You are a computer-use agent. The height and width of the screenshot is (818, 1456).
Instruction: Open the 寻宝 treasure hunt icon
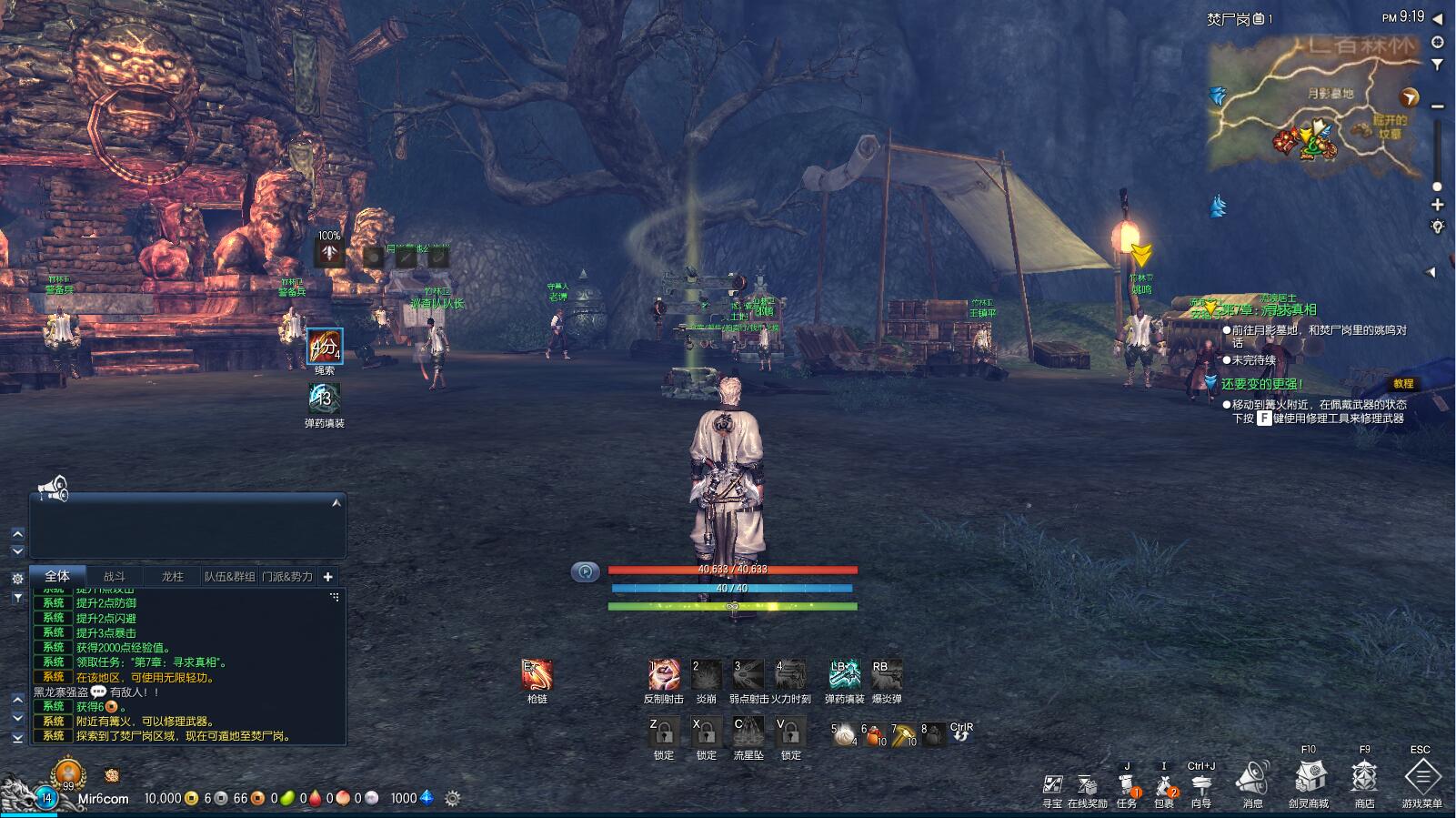point(1052,786)
